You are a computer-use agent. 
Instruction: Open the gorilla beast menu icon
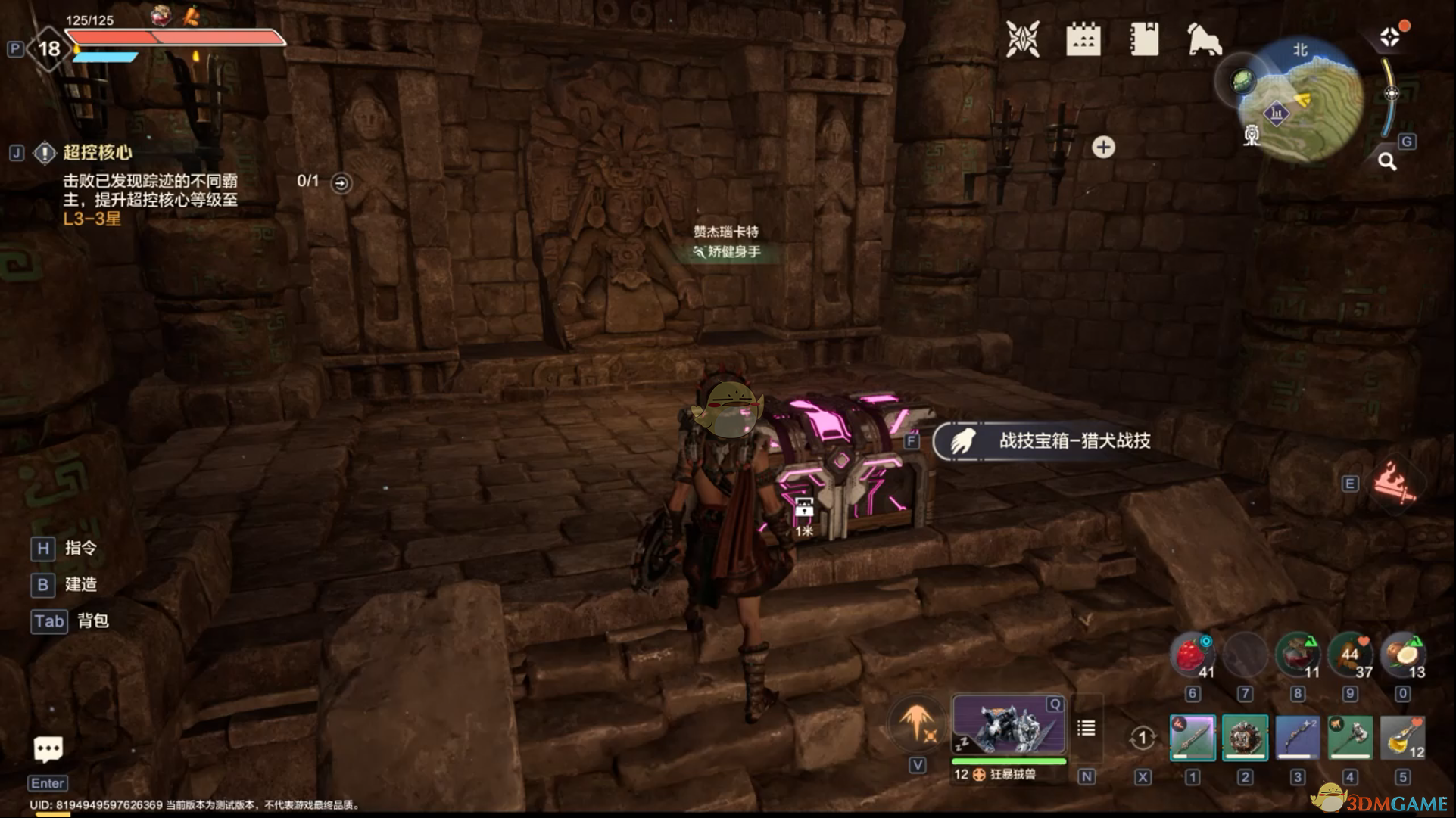tap(1204, 39)
